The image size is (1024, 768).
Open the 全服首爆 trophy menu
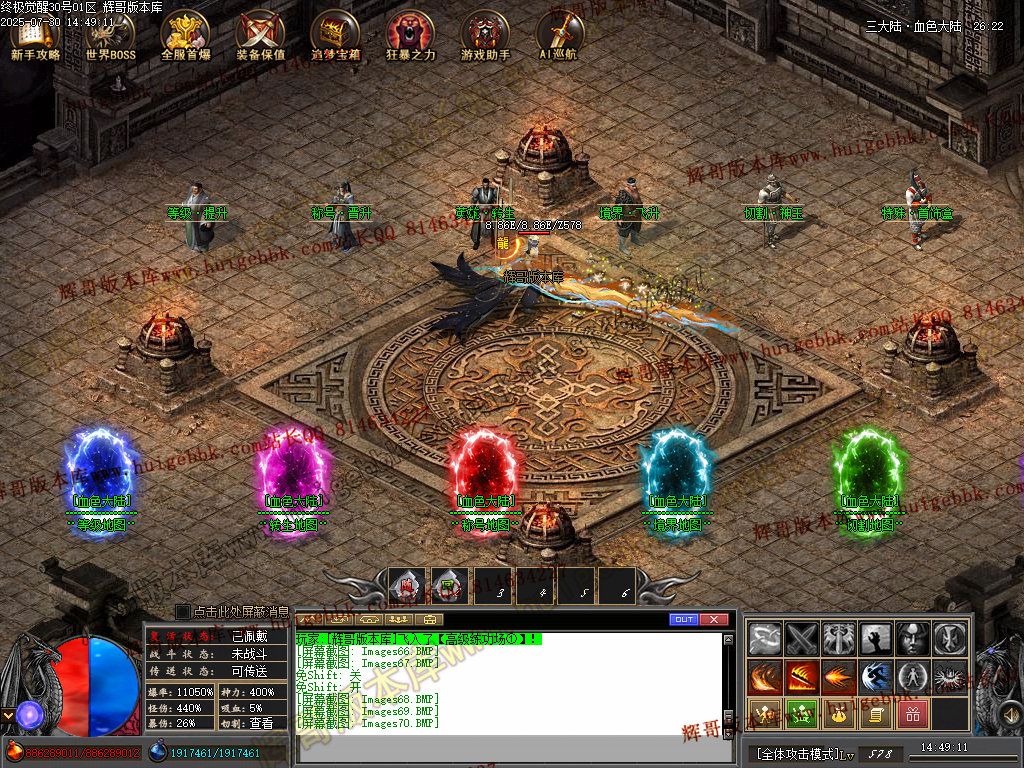[185, 36]
